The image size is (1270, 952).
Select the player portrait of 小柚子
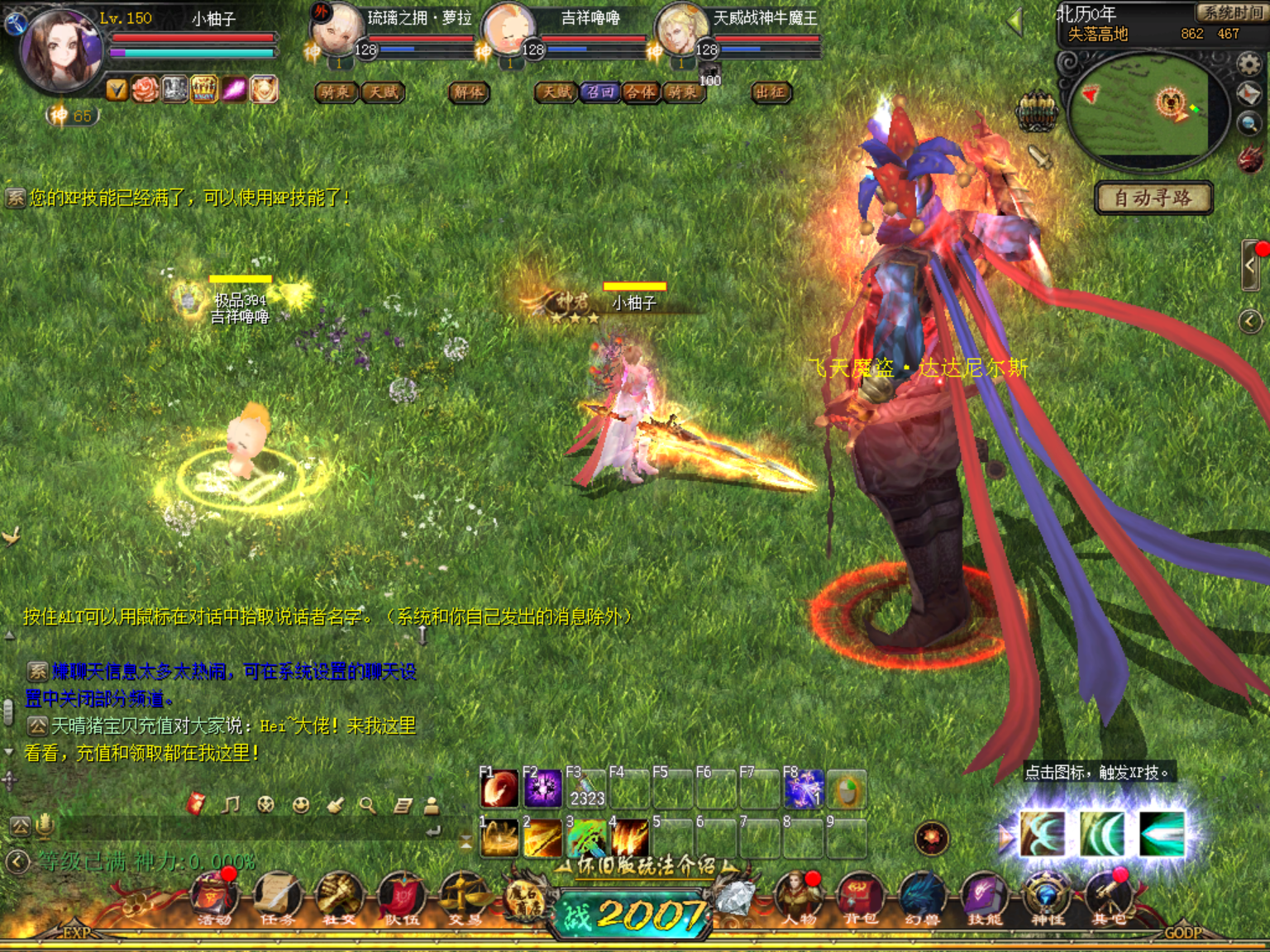pos(60,51)
